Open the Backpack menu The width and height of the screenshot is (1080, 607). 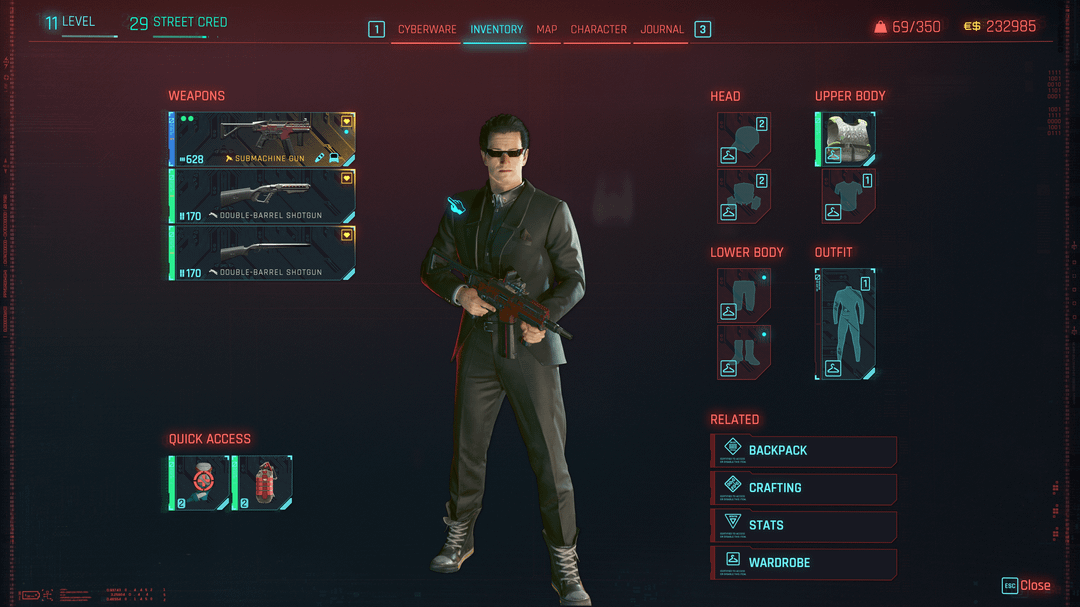[804, 451]
